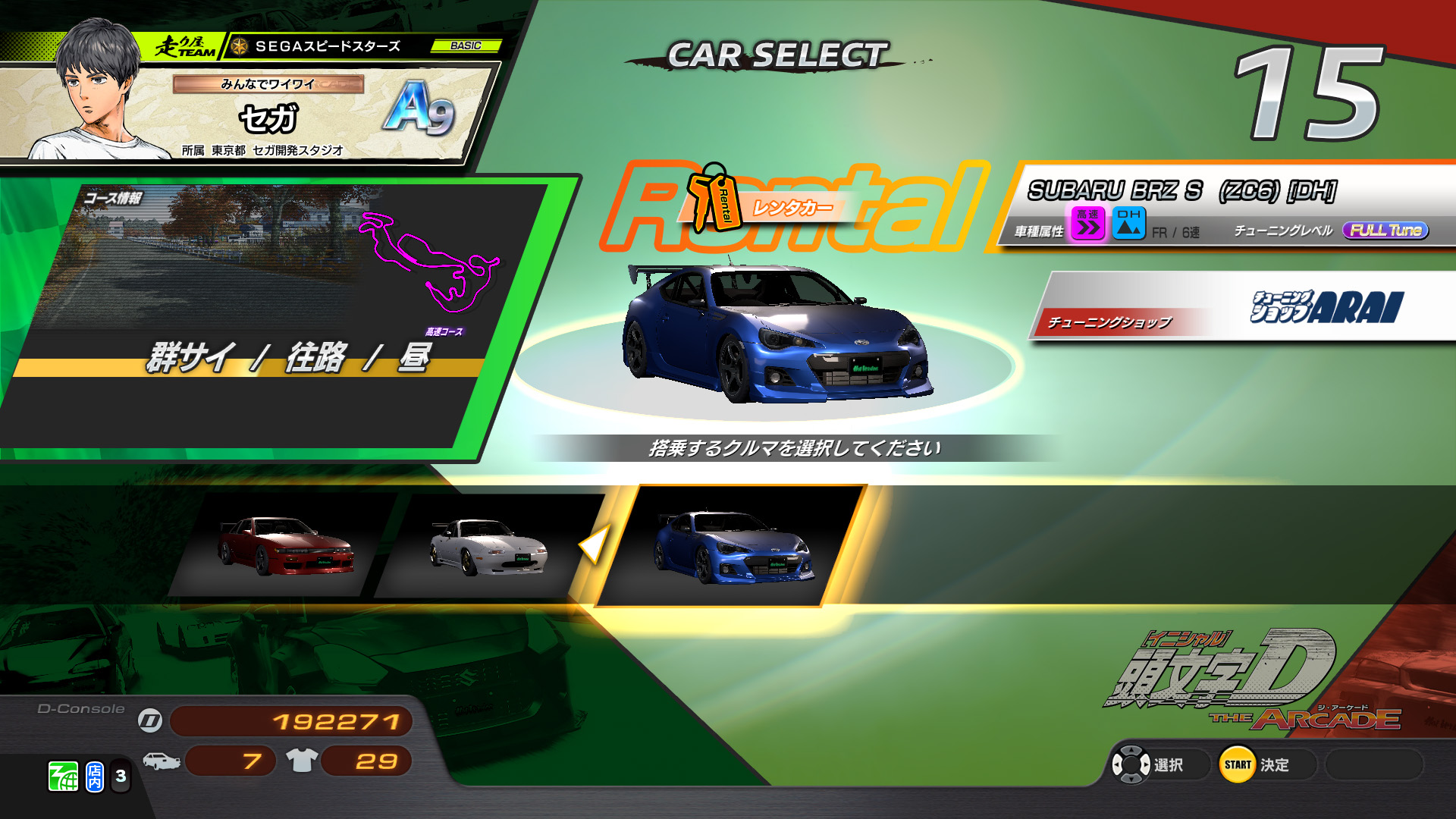Pick the blue Subaru BRZ thumbnail

coord(733,548)
